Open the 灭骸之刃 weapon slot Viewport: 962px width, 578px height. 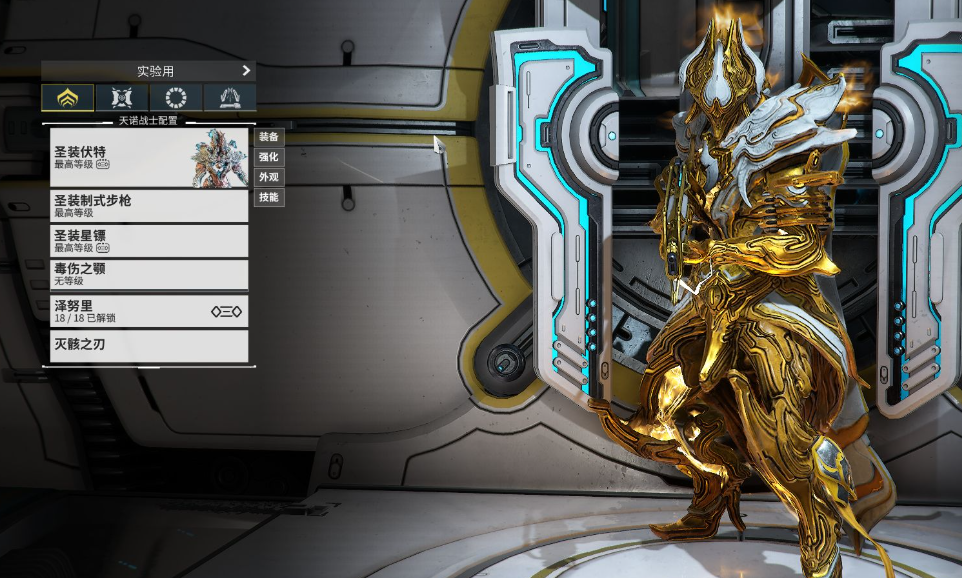tap(149, 346)
